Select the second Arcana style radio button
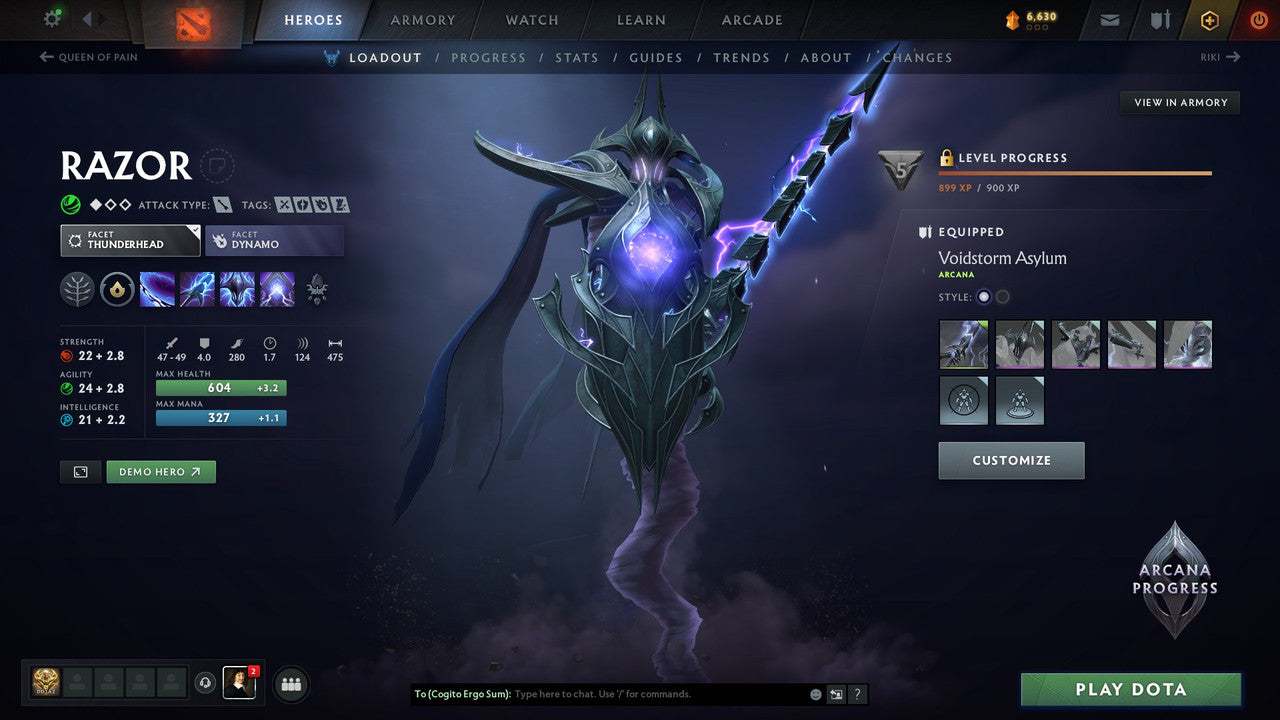This screenshot has width=1280, height=720. (1002, 296)
